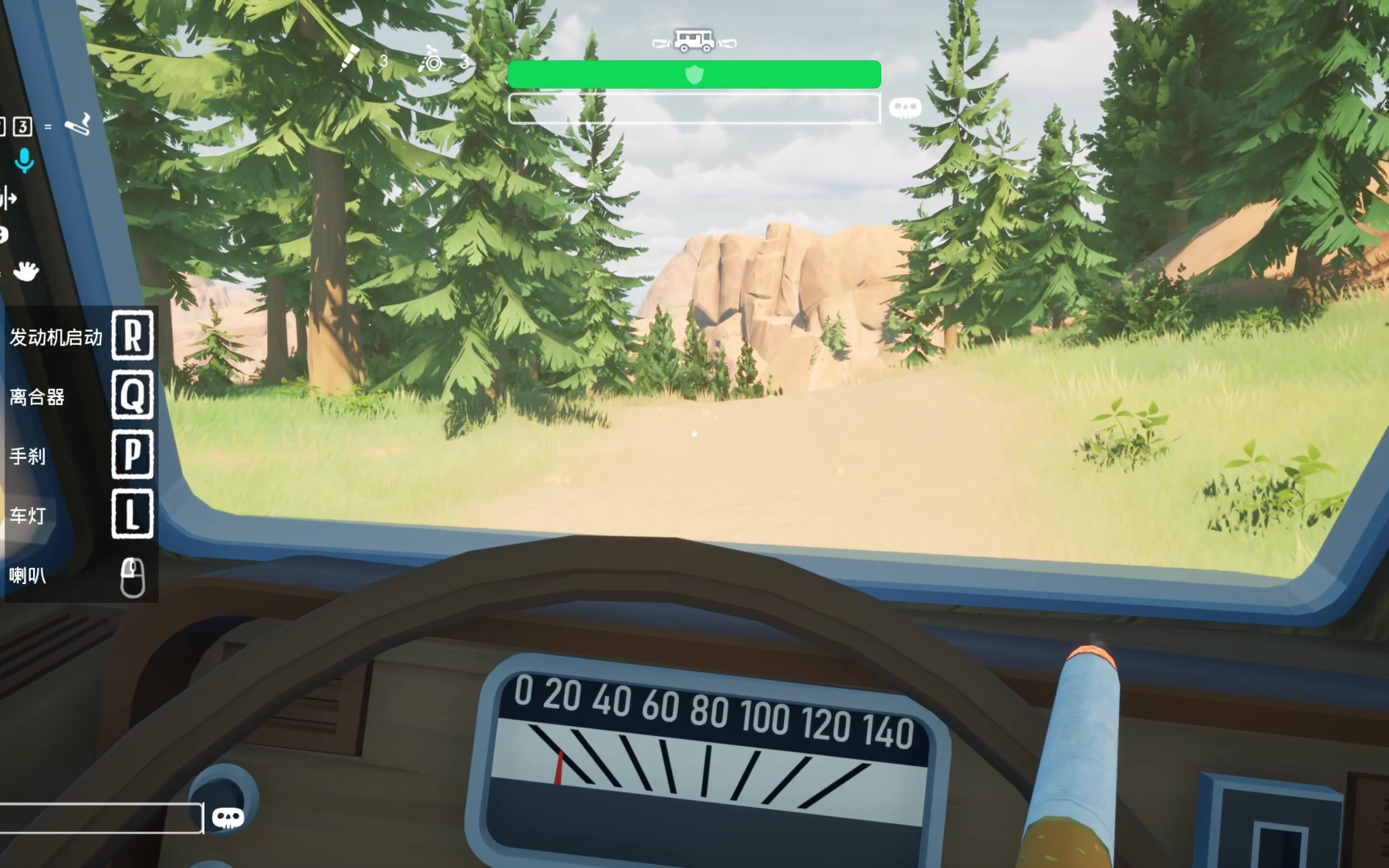Image resolution: width=1389 pixels, height=868 pixels.
Task: Click the shield emblem on the green bar
Action: (694, 74)
